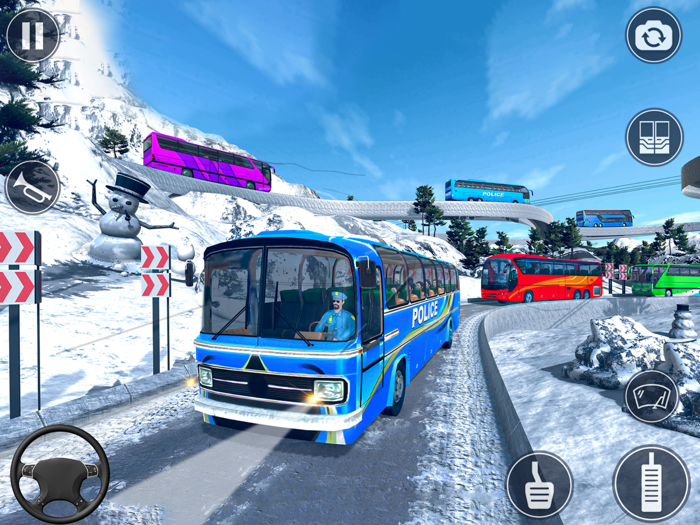
Task: Pause the game
Action: coord(33,36)
